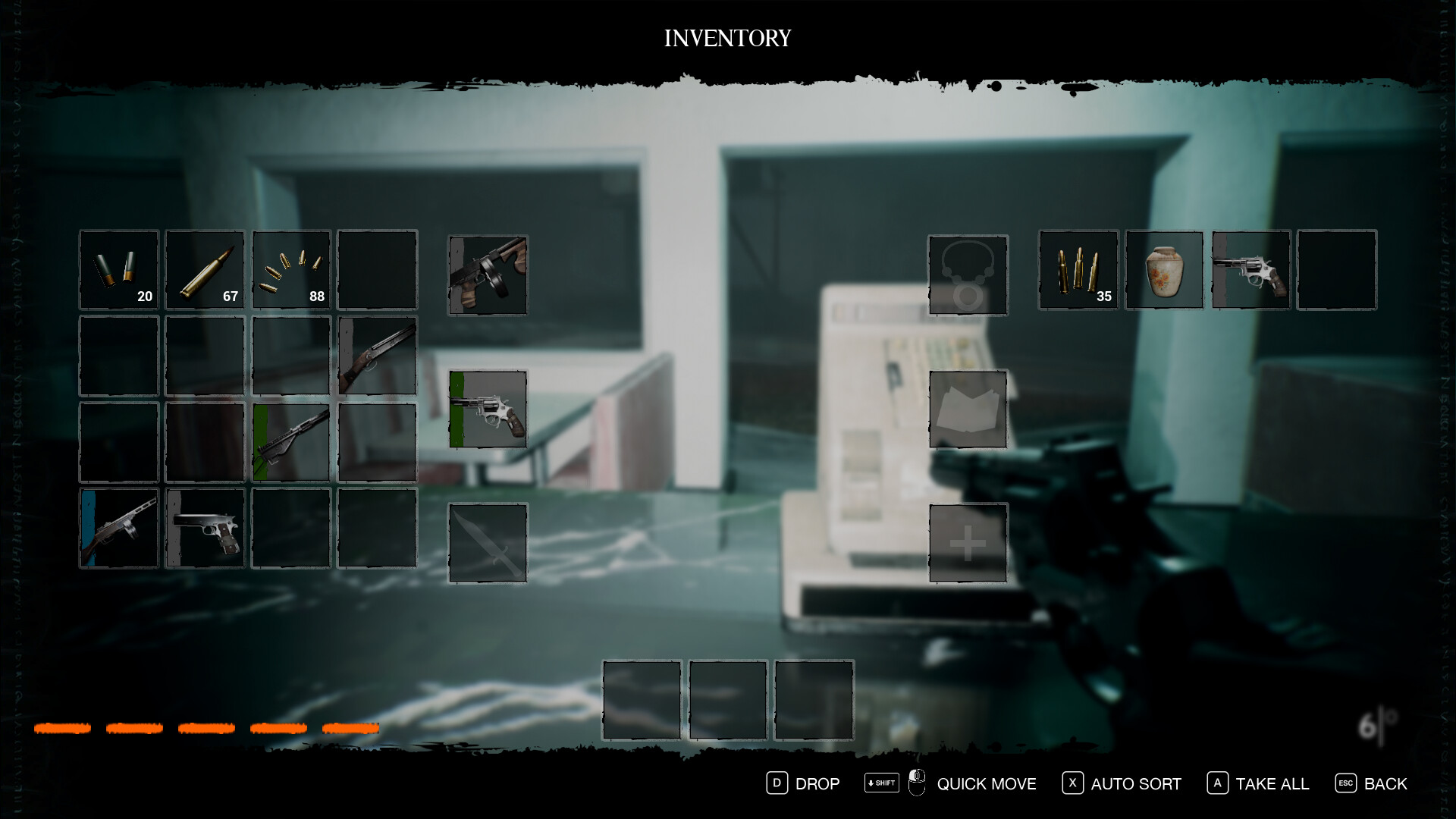Click the rifle with the green highlight
1456x819 pixels.
click(291, 441)
